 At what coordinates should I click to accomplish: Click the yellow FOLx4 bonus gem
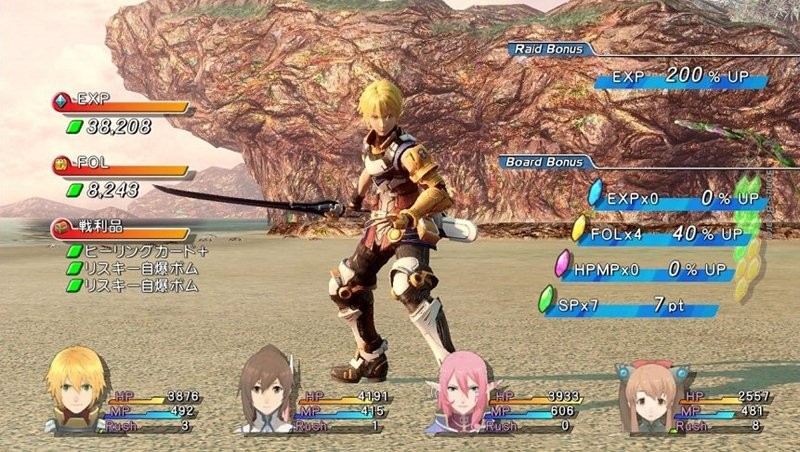coord(580,229)
